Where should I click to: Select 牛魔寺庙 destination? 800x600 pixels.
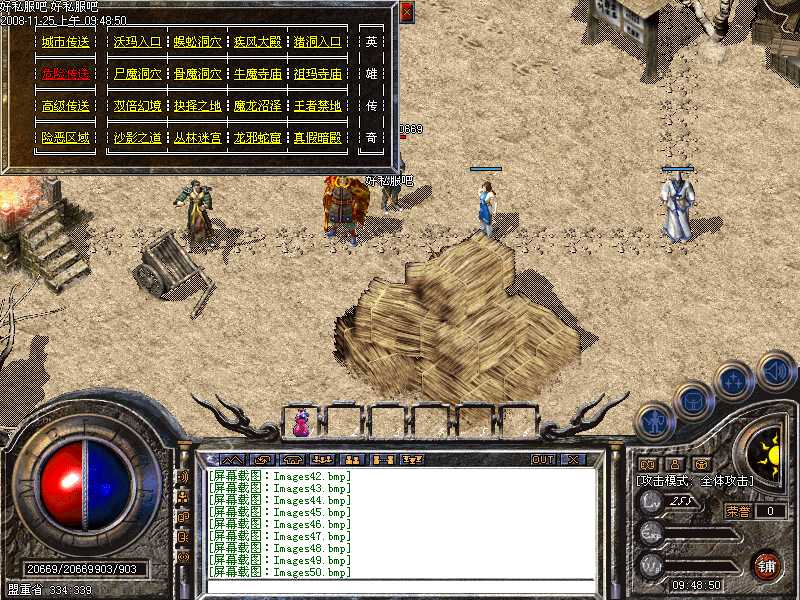pyautogui.click(x=257, y=75)
